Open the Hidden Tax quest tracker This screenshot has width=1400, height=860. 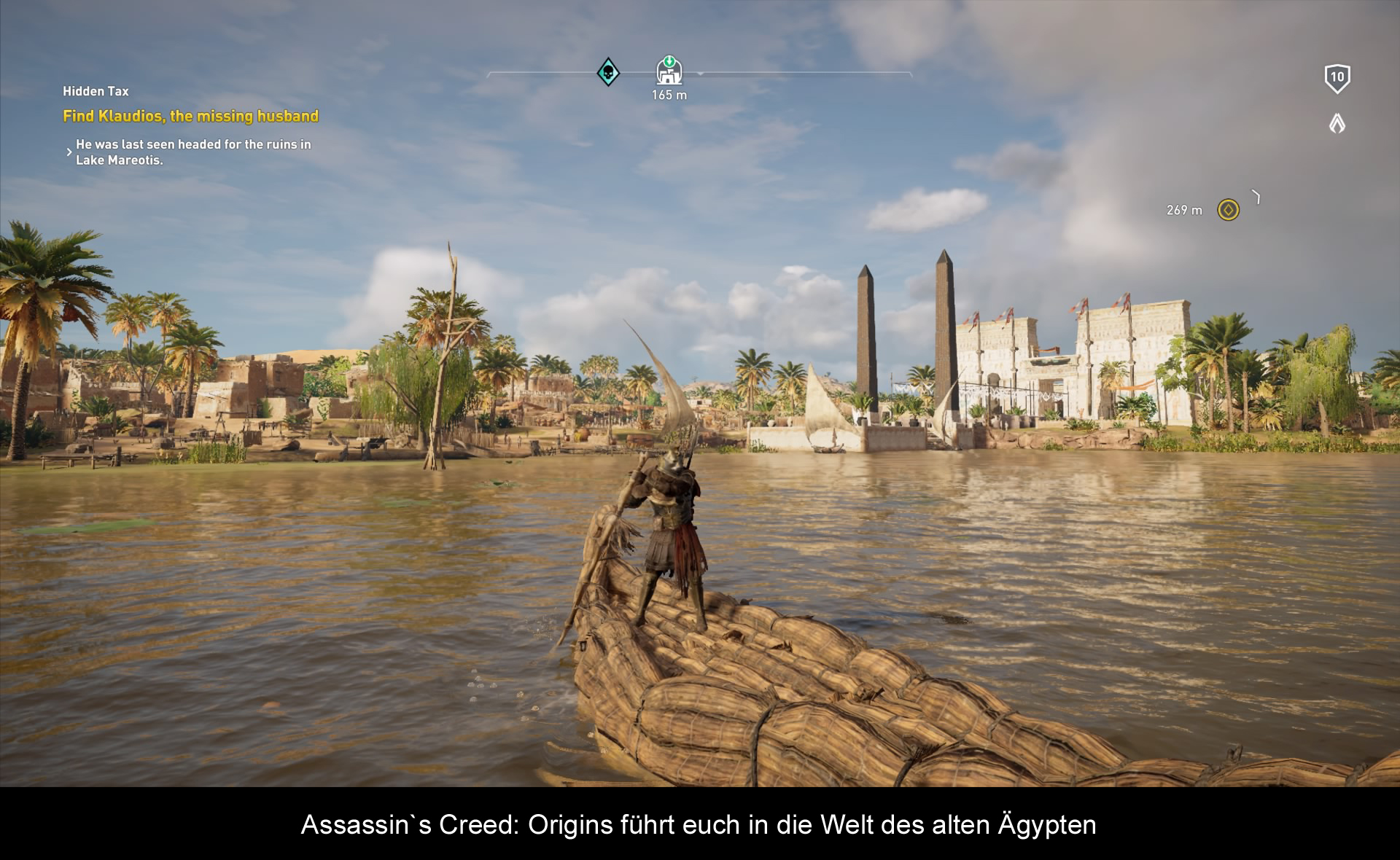tap(96, 91)
